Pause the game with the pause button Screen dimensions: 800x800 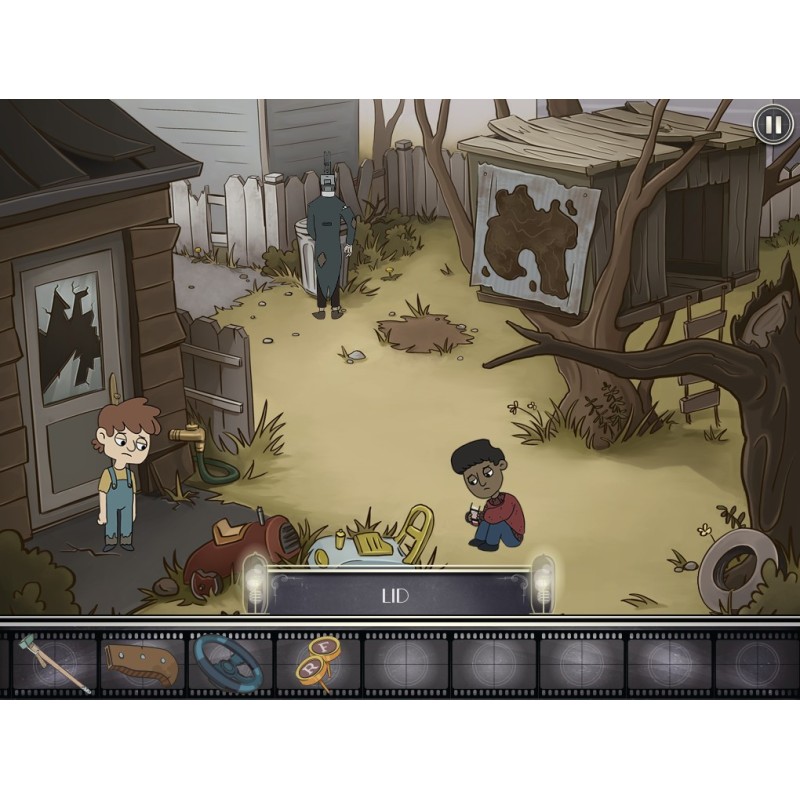click(771, 125)
